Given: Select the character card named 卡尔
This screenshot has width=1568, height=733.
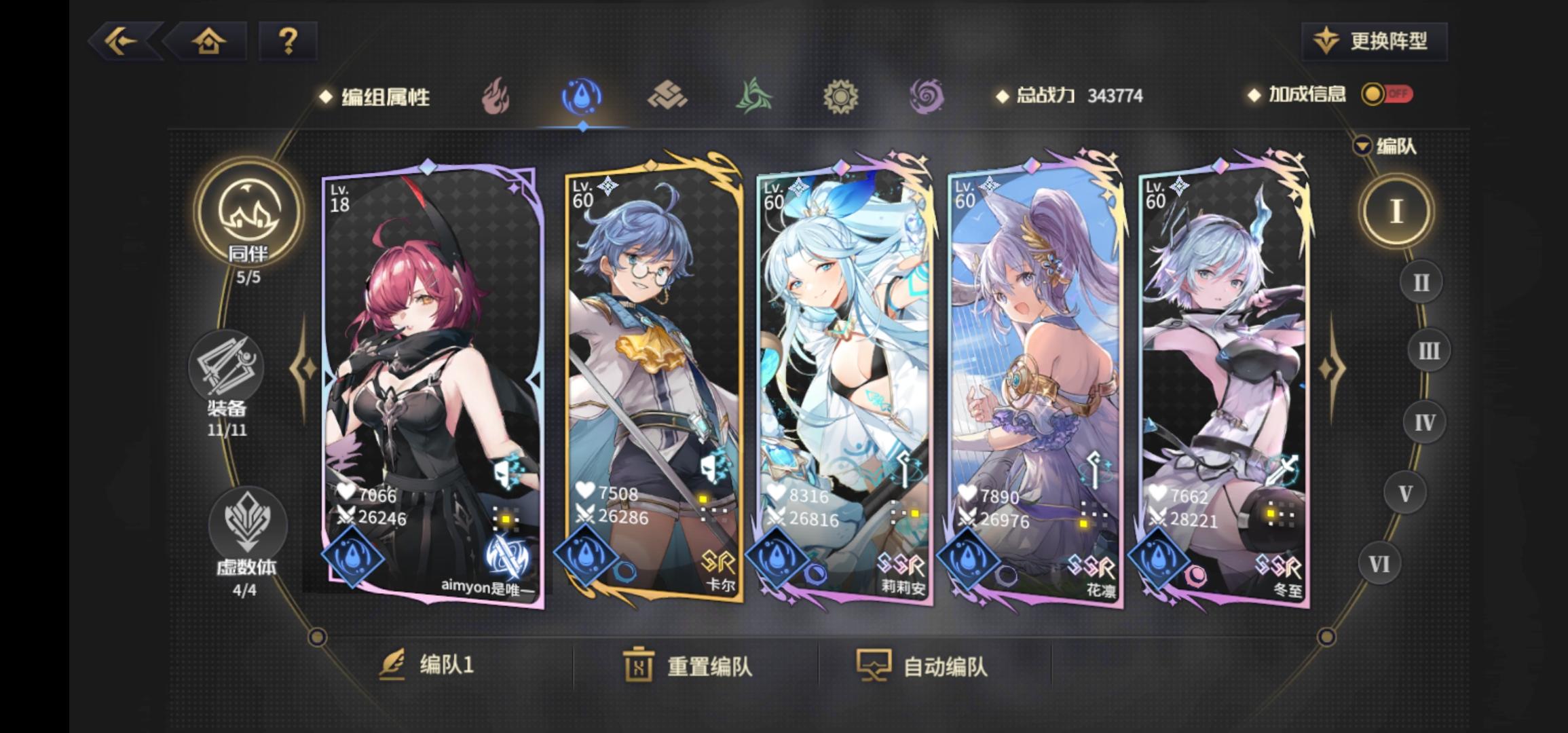Looking at the screenshot, I should coord(652,380).
